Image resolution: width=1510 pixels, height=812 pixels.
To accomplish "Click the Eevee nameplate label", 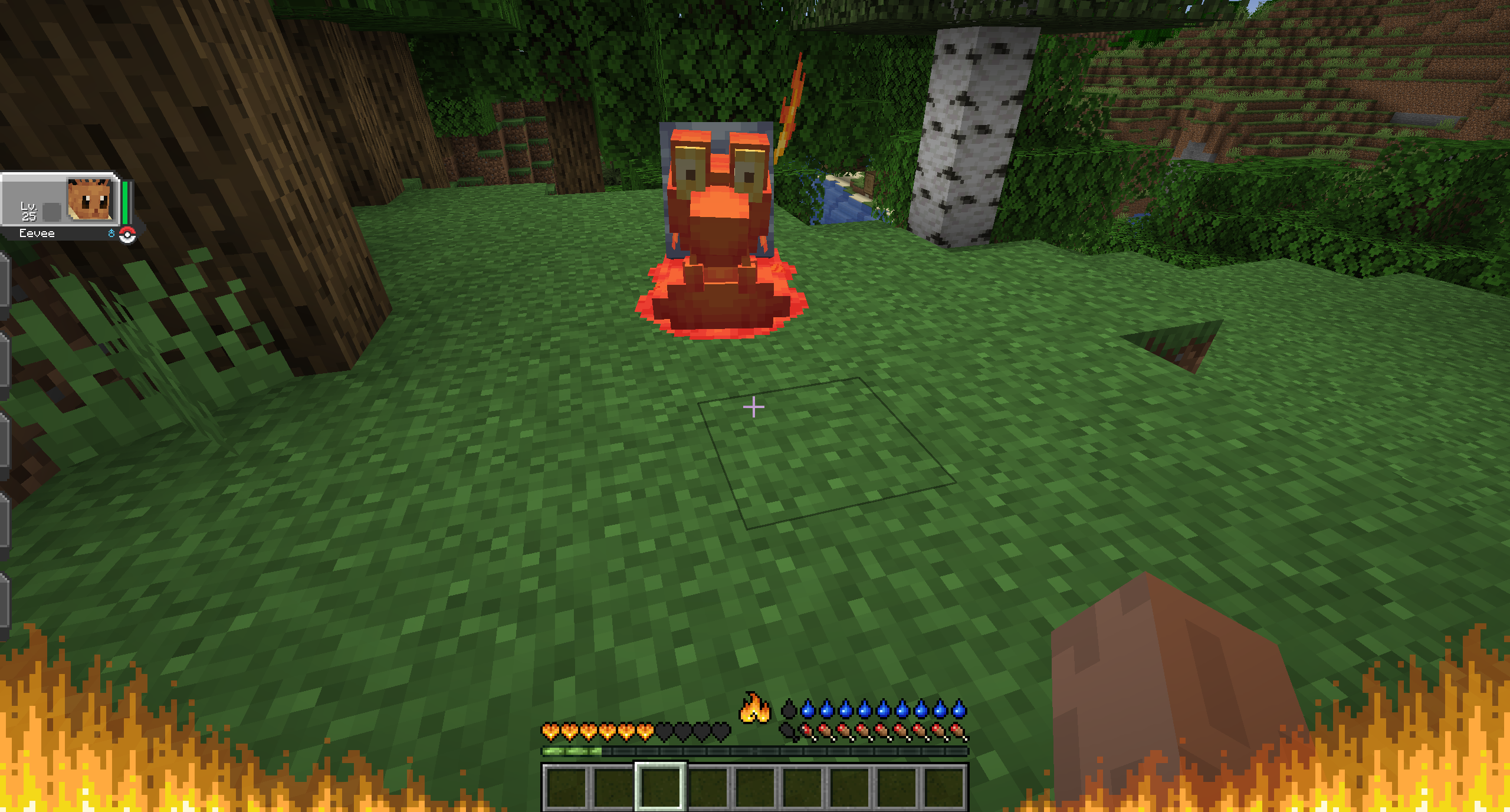I will [x=37, y=233].
